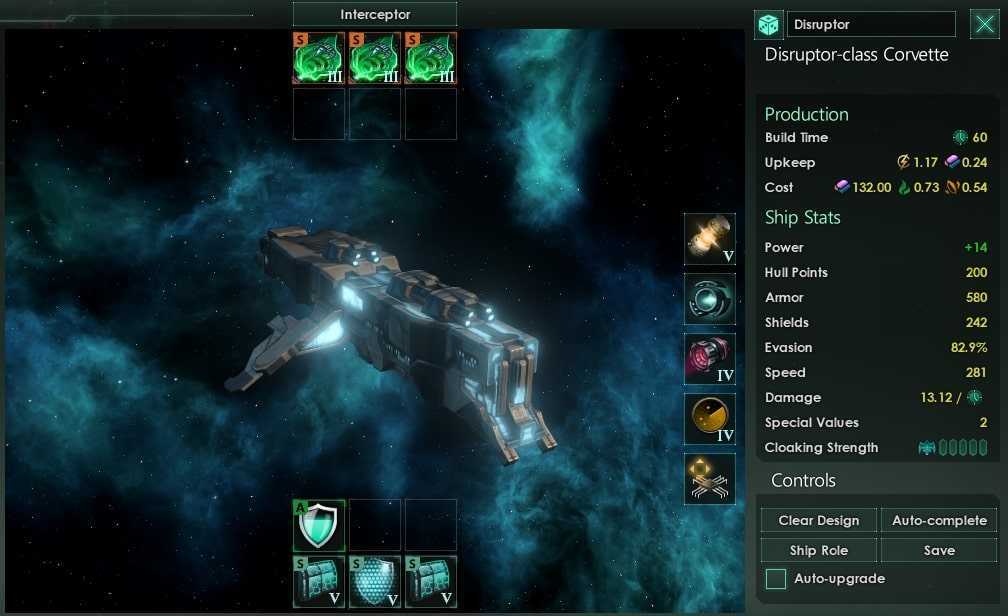This screenshot has width=1008, height=616.
Task: Choose Auto-complete for the design
Action: coord(939,520)
